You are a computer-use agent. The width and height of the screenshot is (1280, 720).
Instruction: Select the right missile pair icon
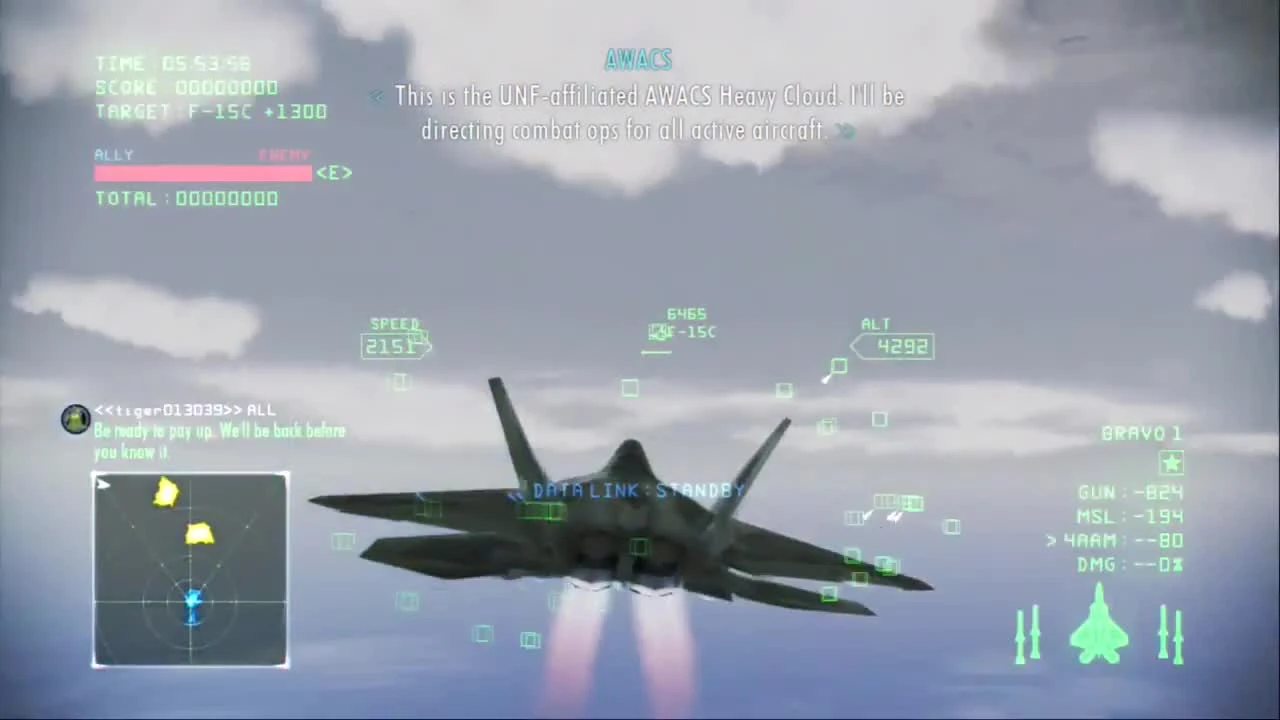1170,635
